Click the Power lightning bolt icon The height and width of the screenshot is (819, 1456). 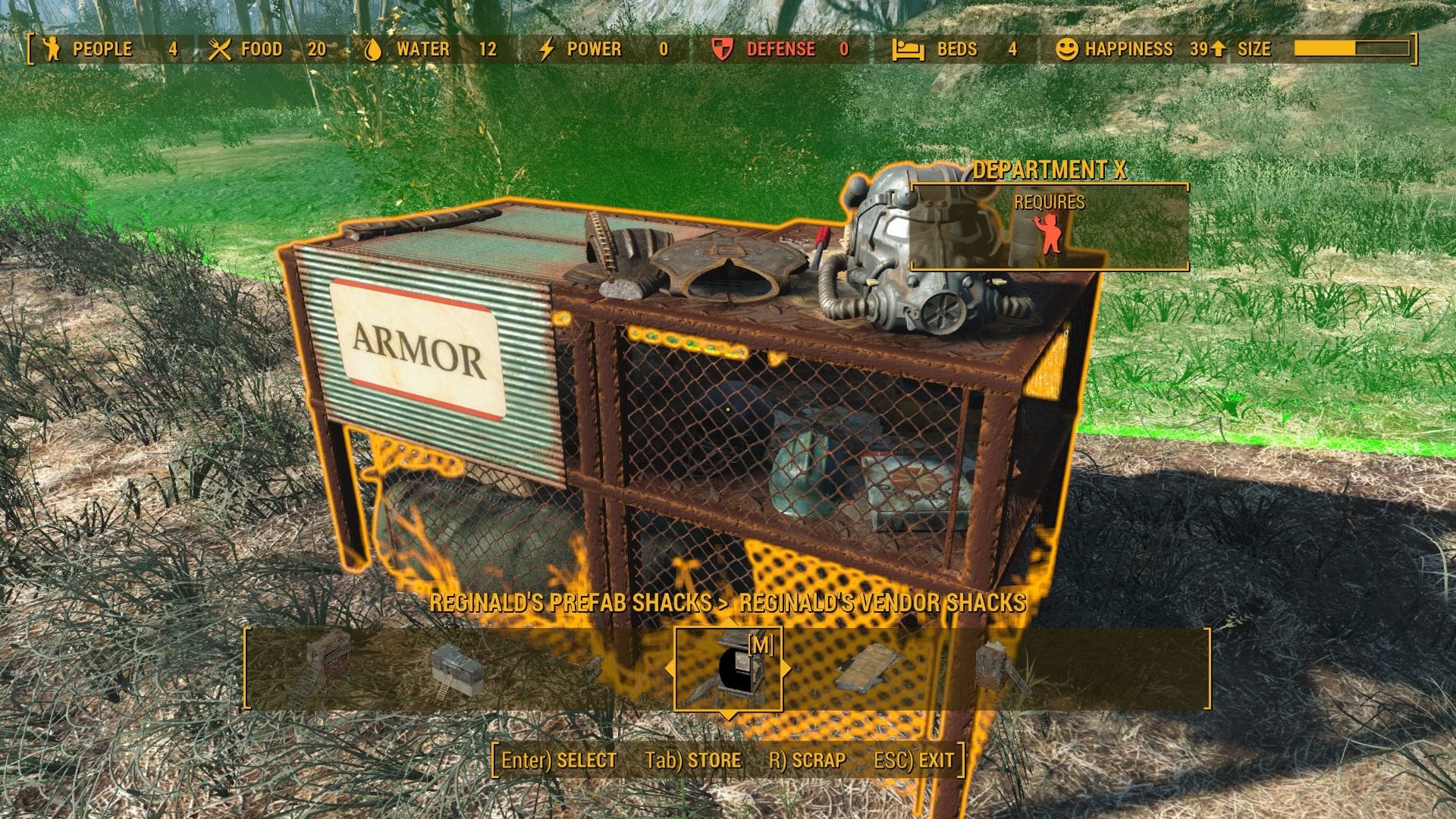(x=546, y=49)
